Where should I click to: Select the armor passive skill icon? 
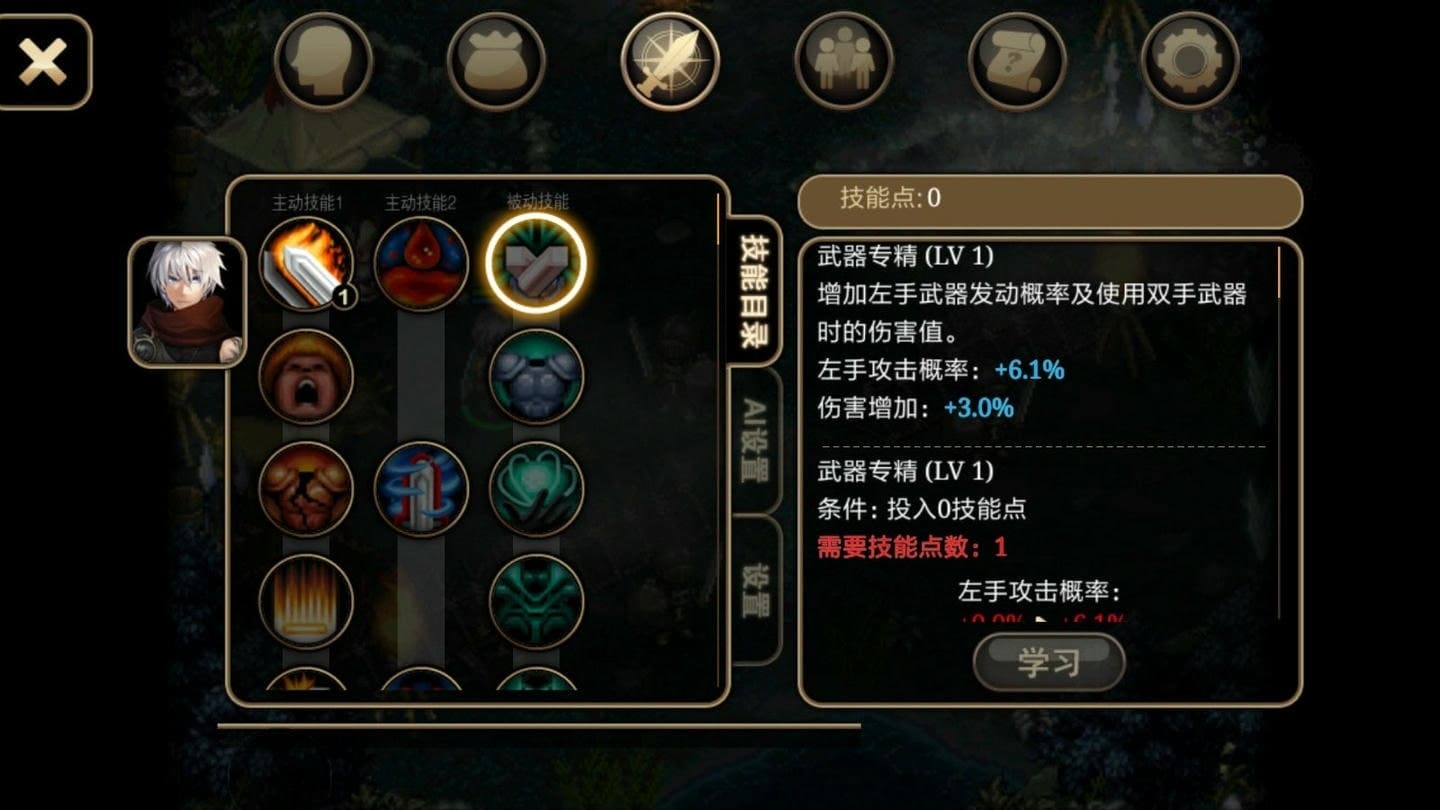point(535,378)
